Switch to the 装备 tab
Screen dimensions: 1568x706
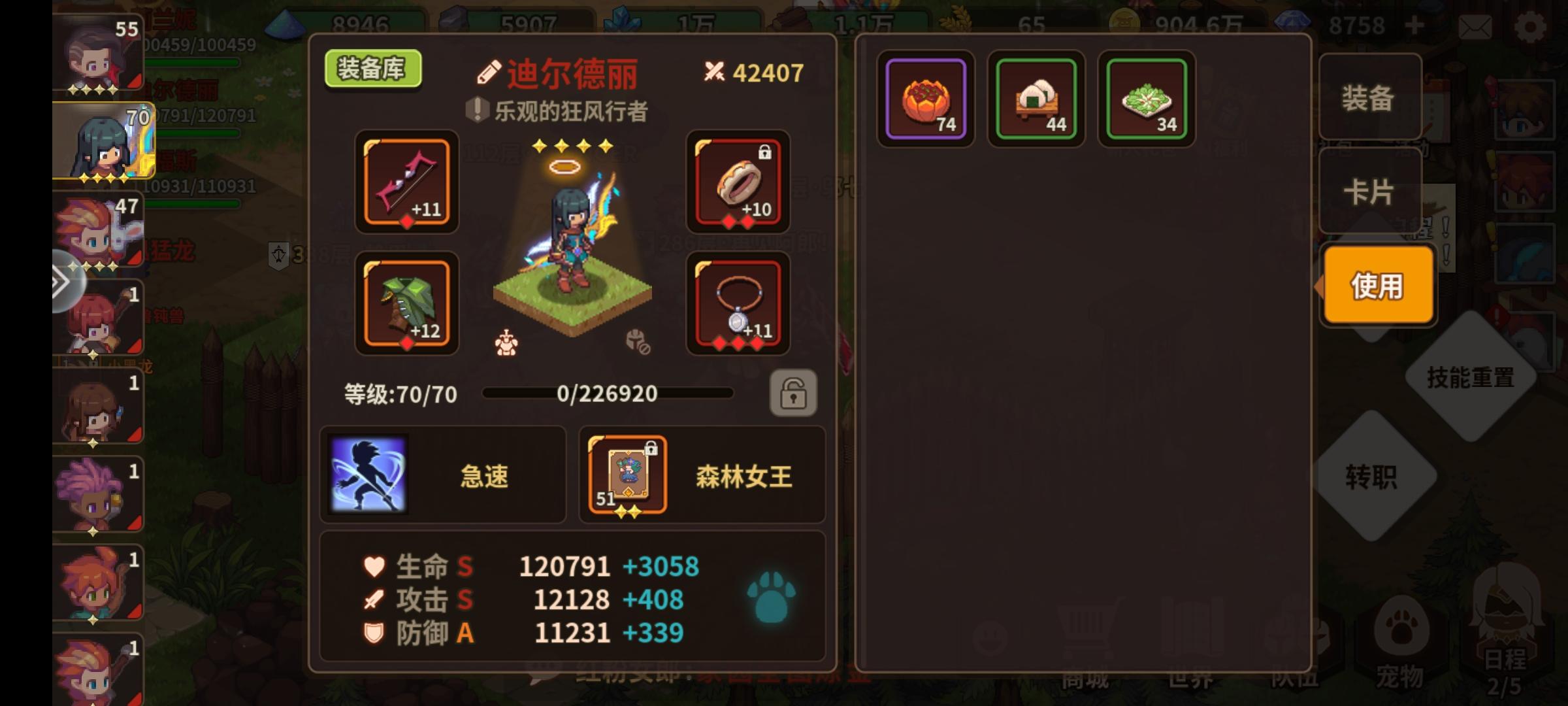(1371, 98)
